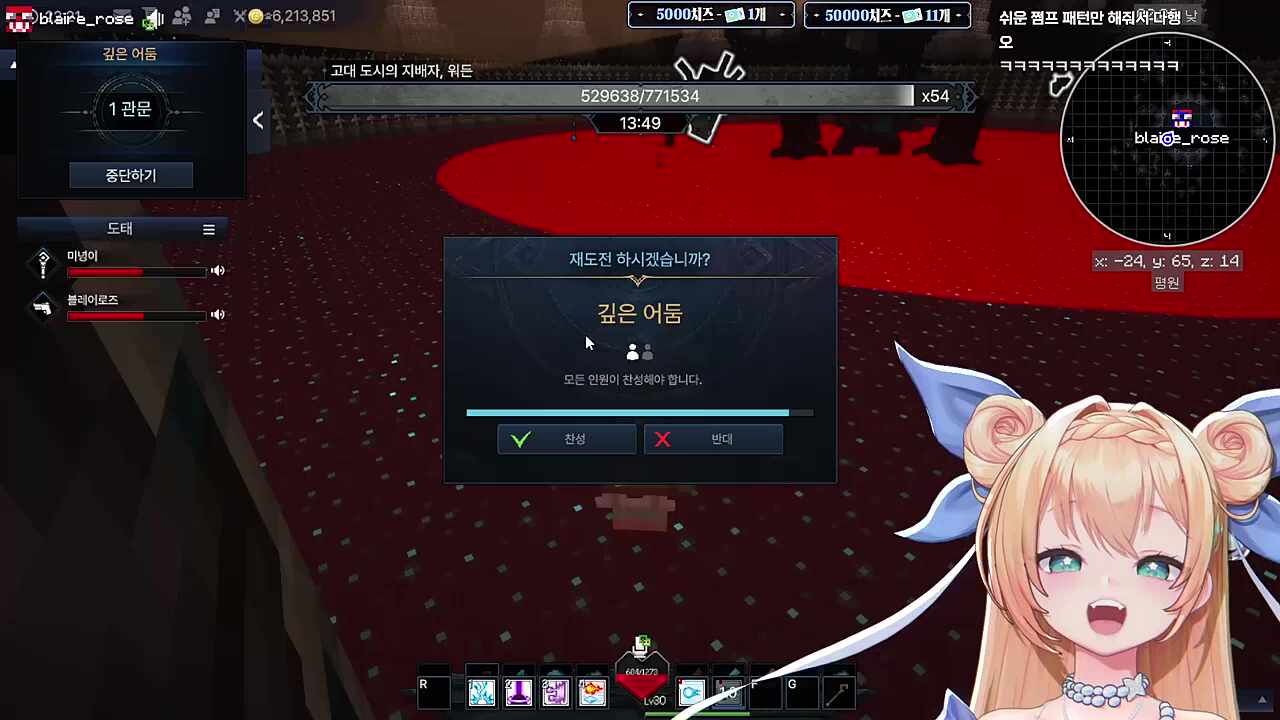Click the grappling hook icon in the hotbar
The image size is (1280, 720).
840,690
